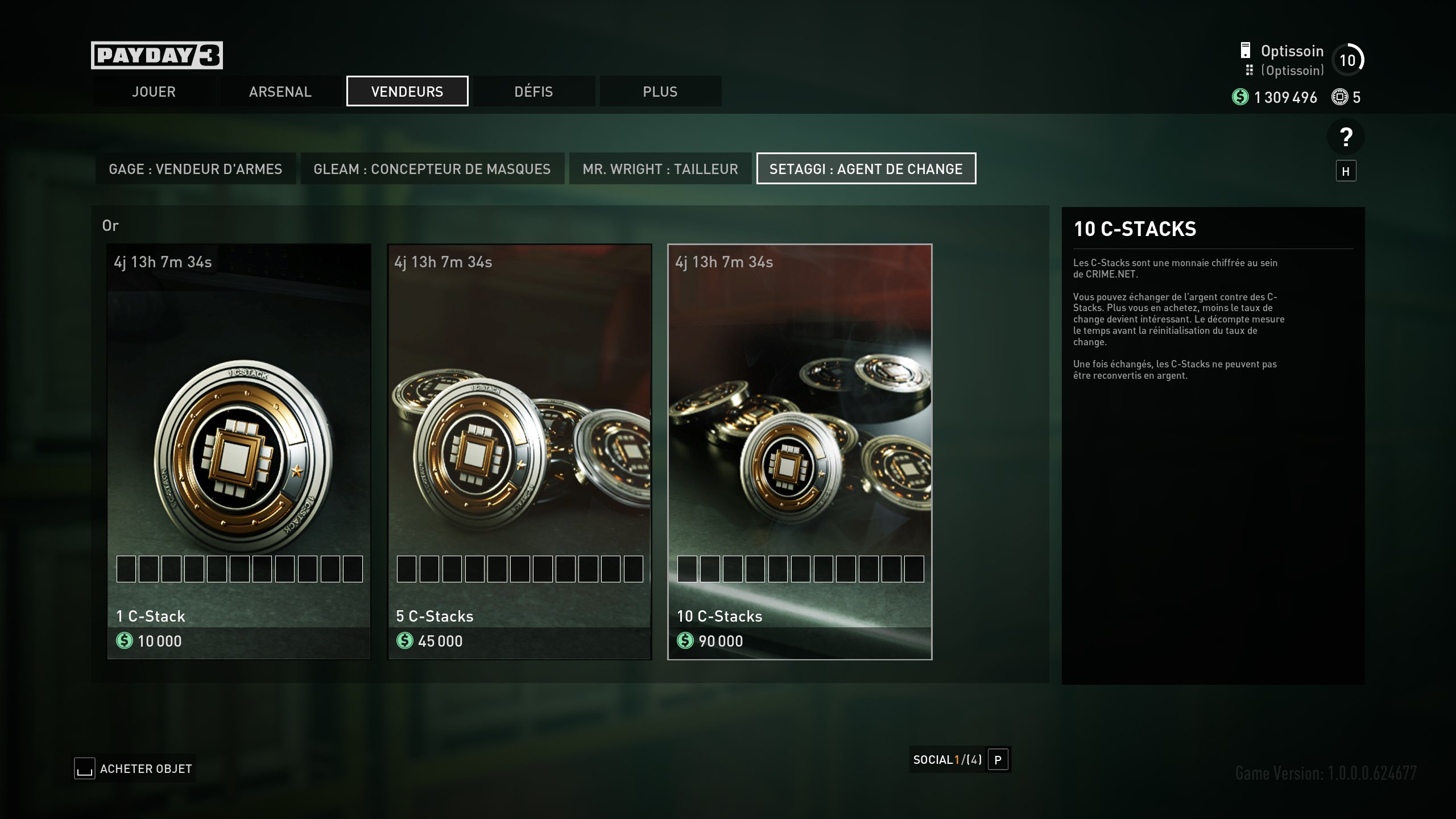1456x819 pixels.
Task: Pick the 10 C-Stacks offer card
Action: click(800, 452)
